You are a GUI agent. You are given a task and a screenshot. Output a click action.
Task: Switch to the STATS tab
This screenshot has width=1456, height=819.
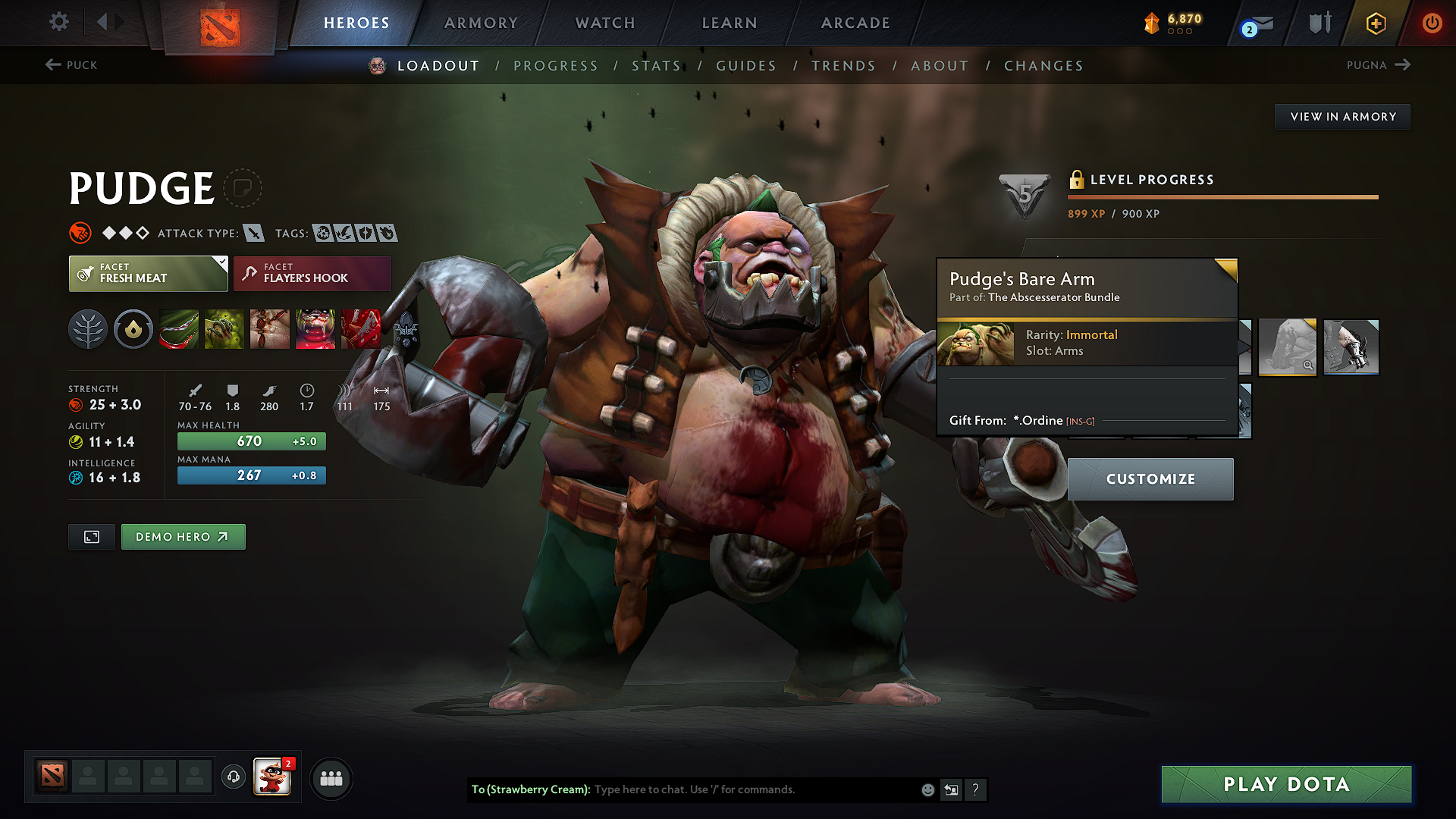click(x=657, y=65)
